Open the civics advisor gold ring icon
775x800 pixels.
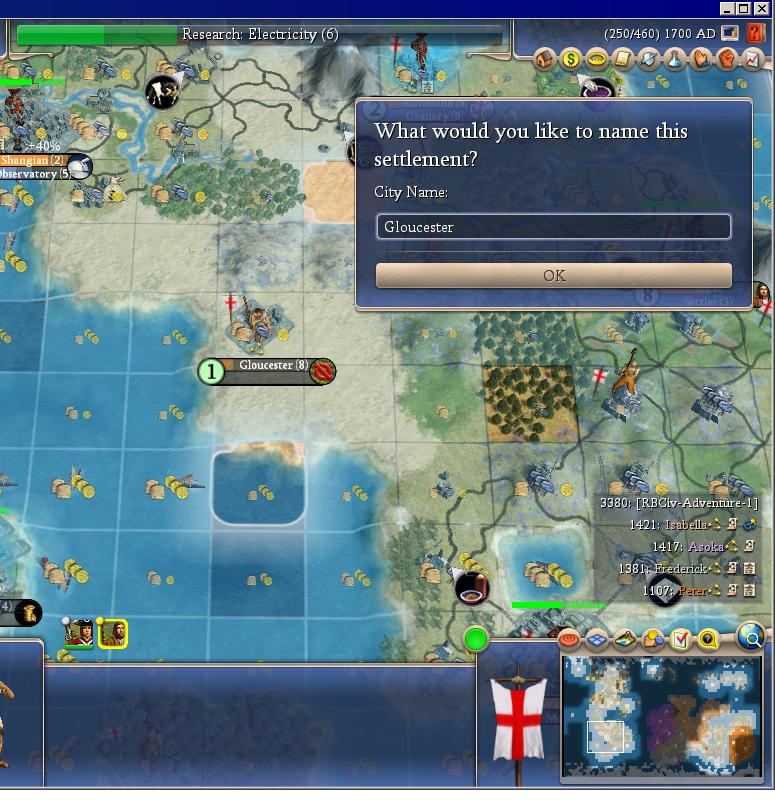coord(597,59)
